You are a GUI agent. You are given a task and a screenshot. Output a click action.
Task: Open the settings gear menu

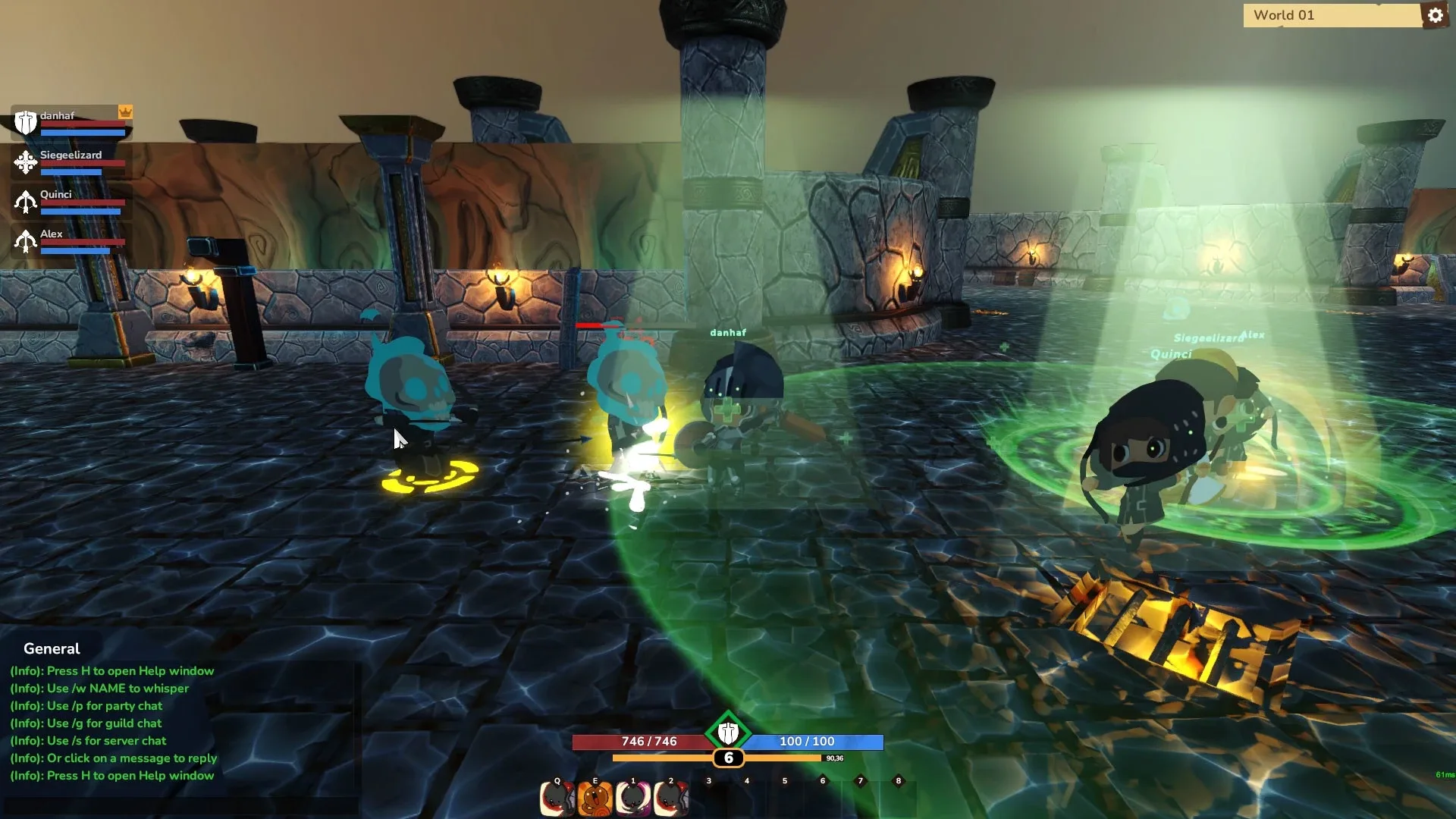1436,15
